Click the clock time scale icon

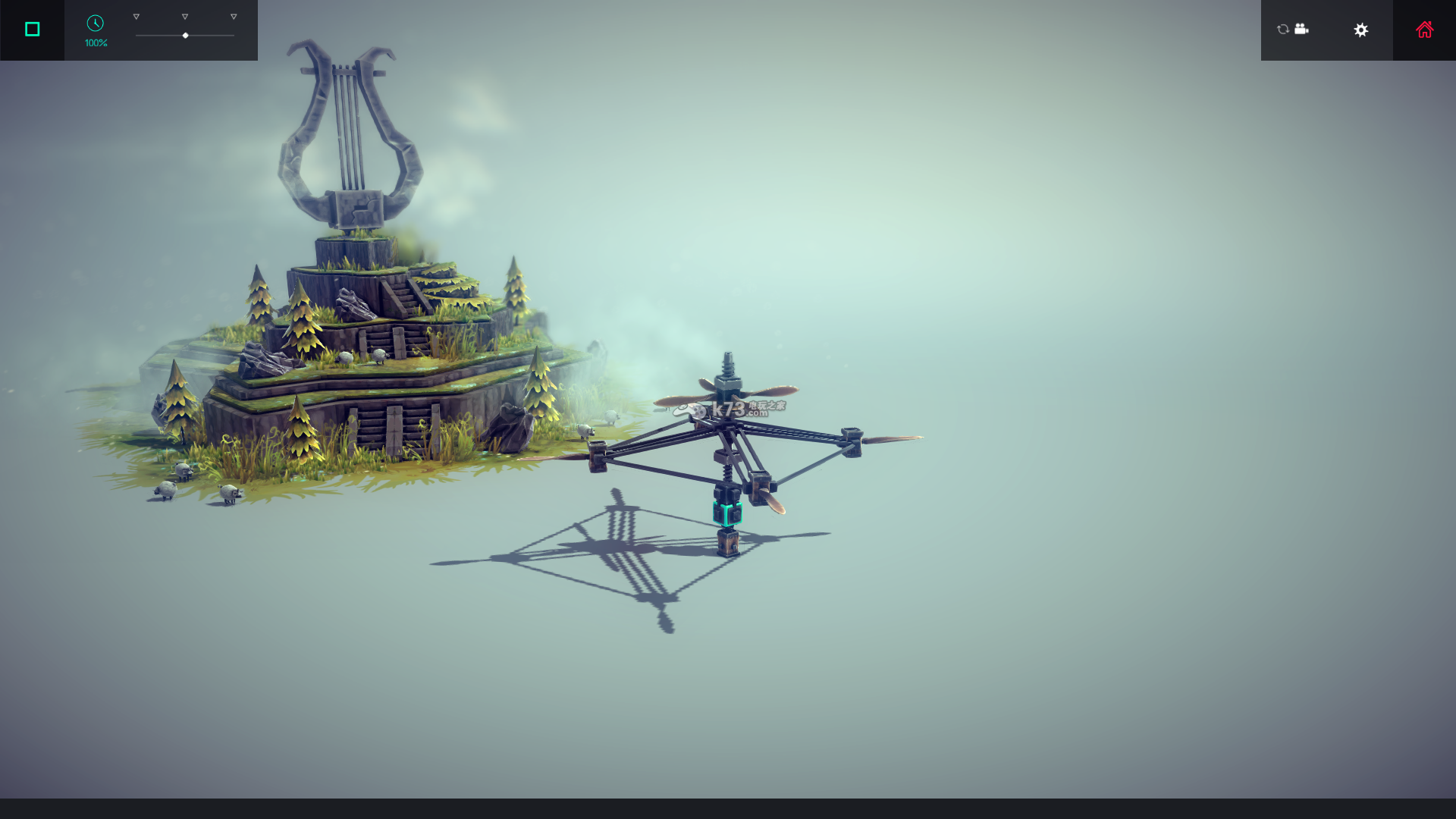pyautogui.click(x=96, y=24)
